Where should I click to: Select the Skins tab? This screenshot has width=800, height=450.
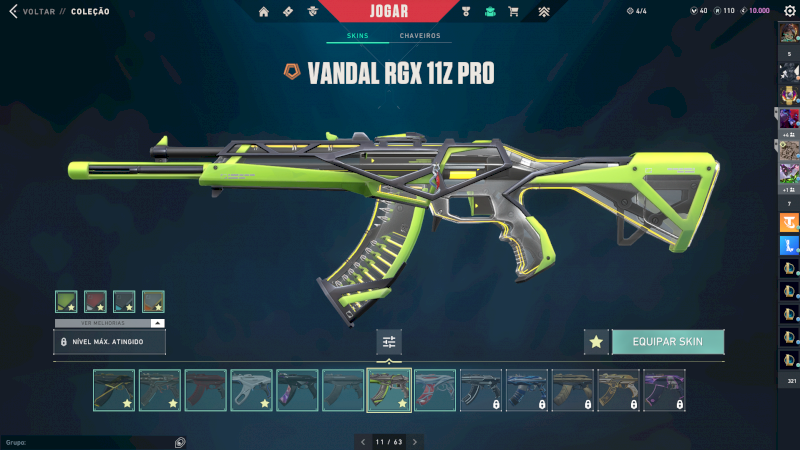(x=357, y=36)
